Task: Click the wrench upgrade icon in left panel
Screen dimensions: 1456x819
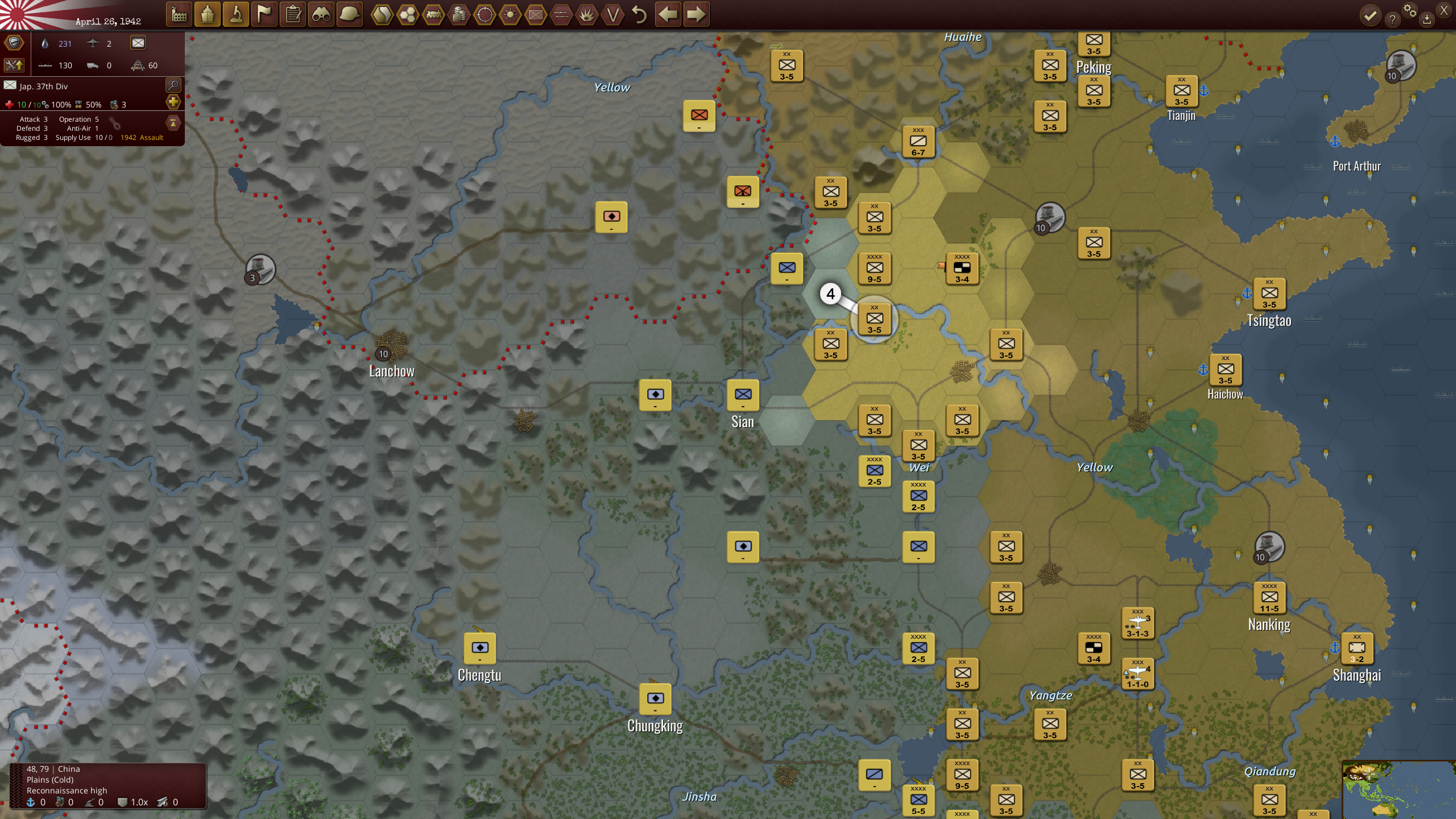Action: point(14,67)
